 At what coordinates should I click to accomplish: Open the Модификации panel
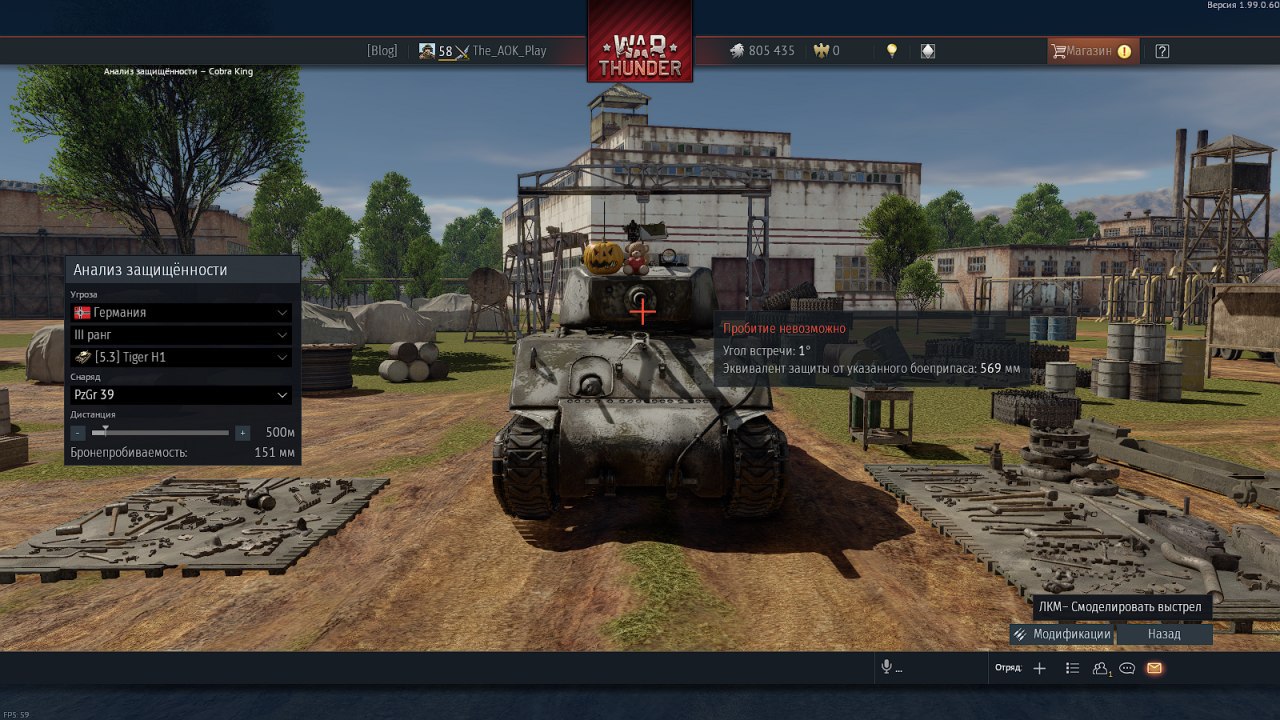[x=1061, y=634]
